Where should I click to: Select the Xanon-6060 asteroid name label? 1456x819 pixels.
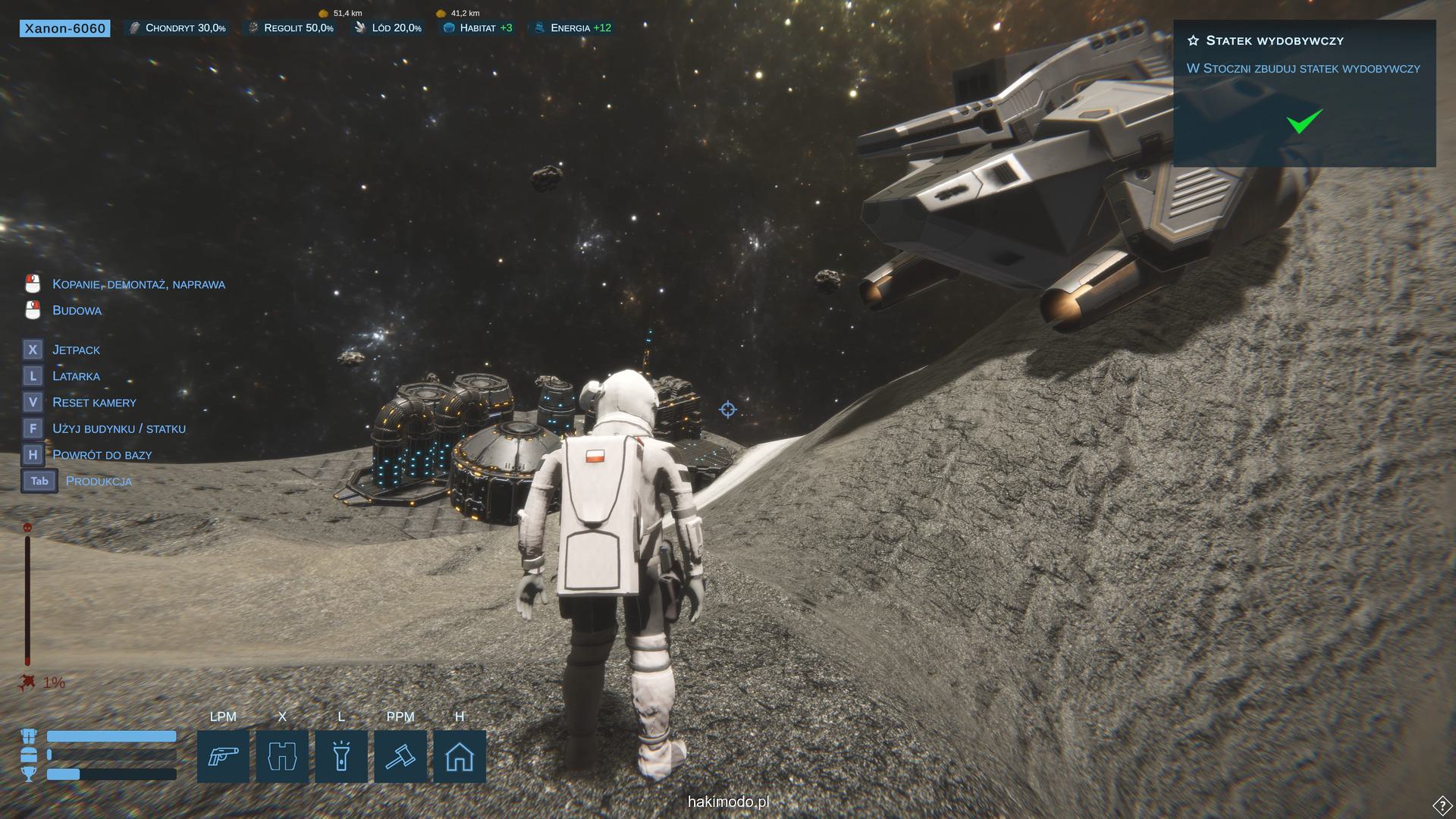[x=65, y=29]
